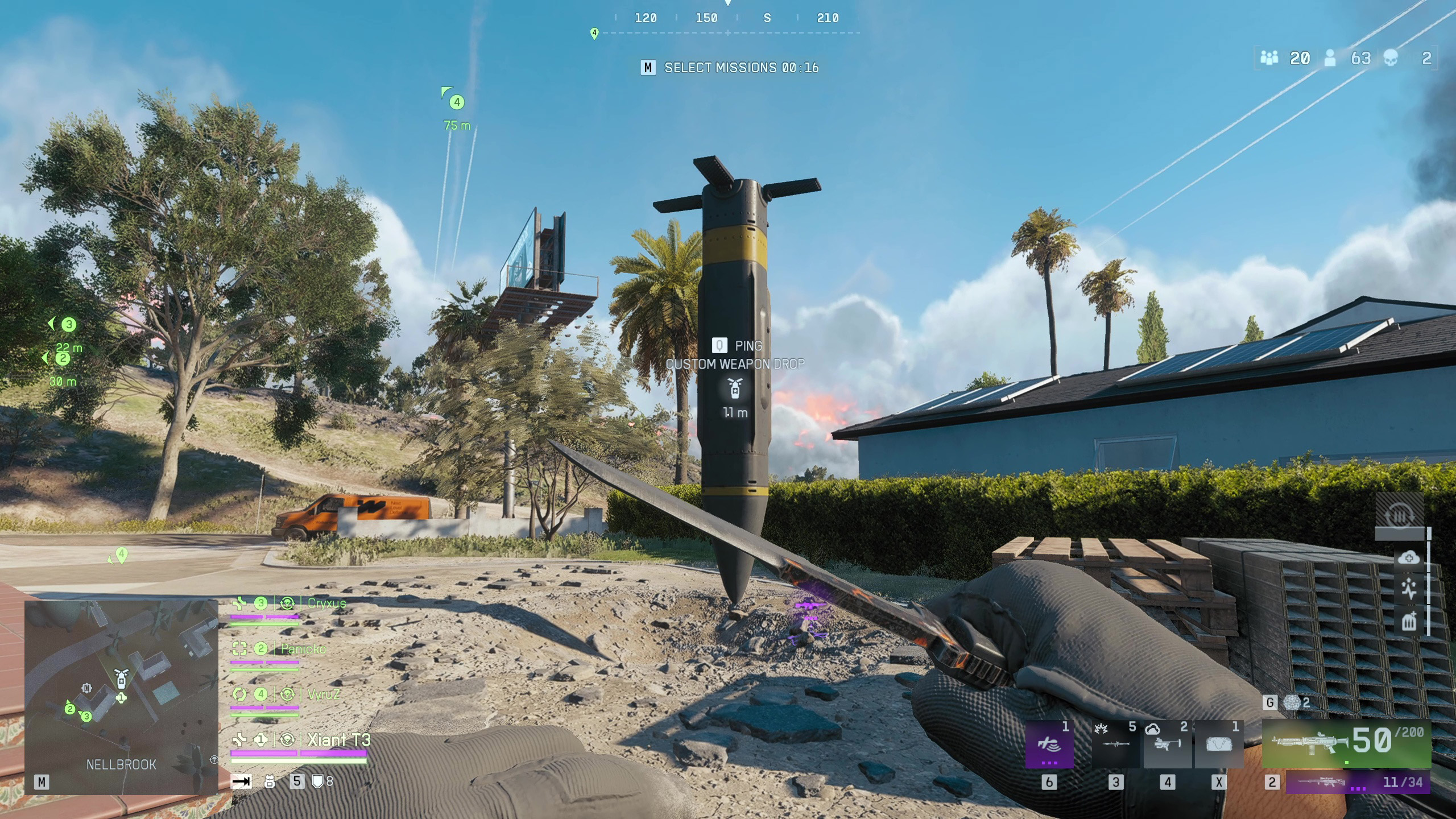
Task: Select the frag grenade icon
Action: click(x=1293, y=703)
